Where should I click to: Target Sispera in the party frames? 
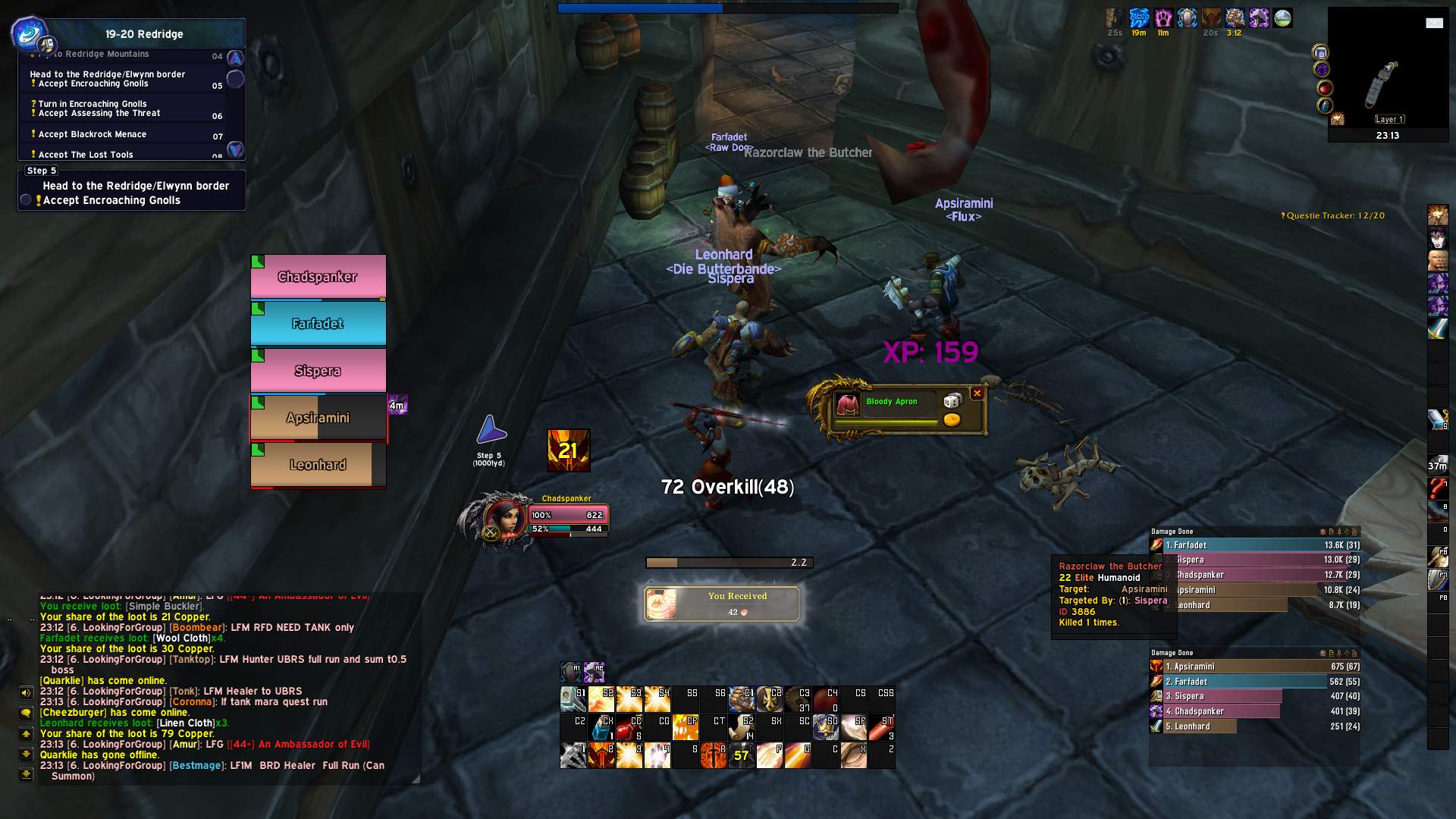click(318, 371)
